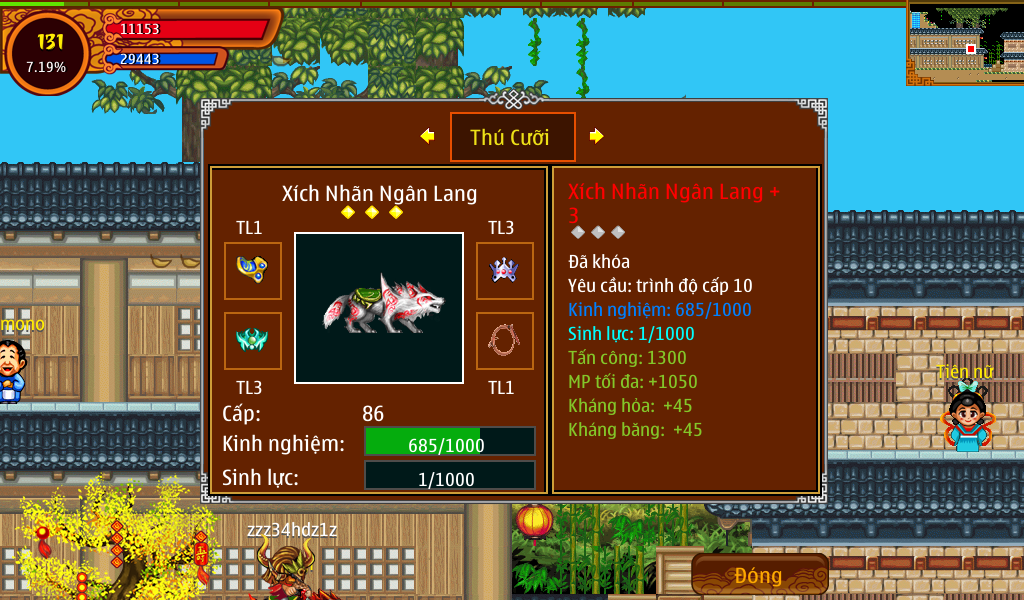Select the rope rein equipment slot
This screenshot has height=600, width=1024.
coord(504,340)
